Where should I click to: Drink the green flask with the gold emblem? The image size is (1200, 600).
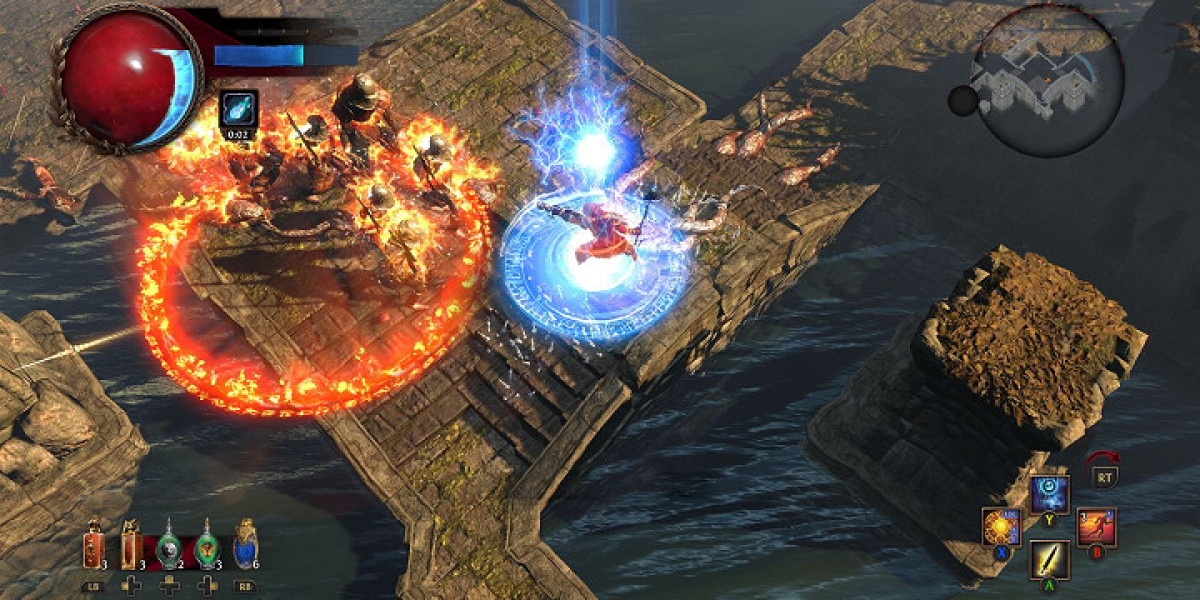tap(207, 546)
